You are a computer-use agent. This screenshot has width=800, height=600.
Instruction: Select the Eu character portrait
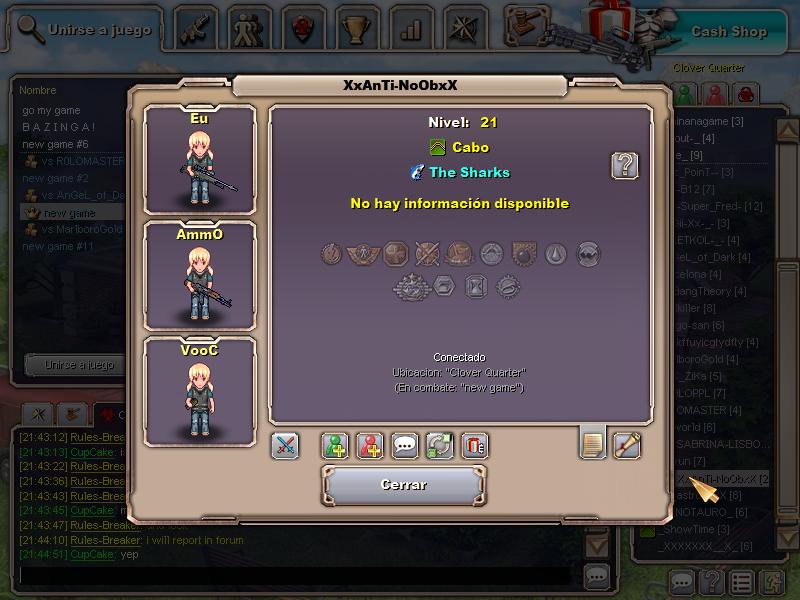coord(199,158)
